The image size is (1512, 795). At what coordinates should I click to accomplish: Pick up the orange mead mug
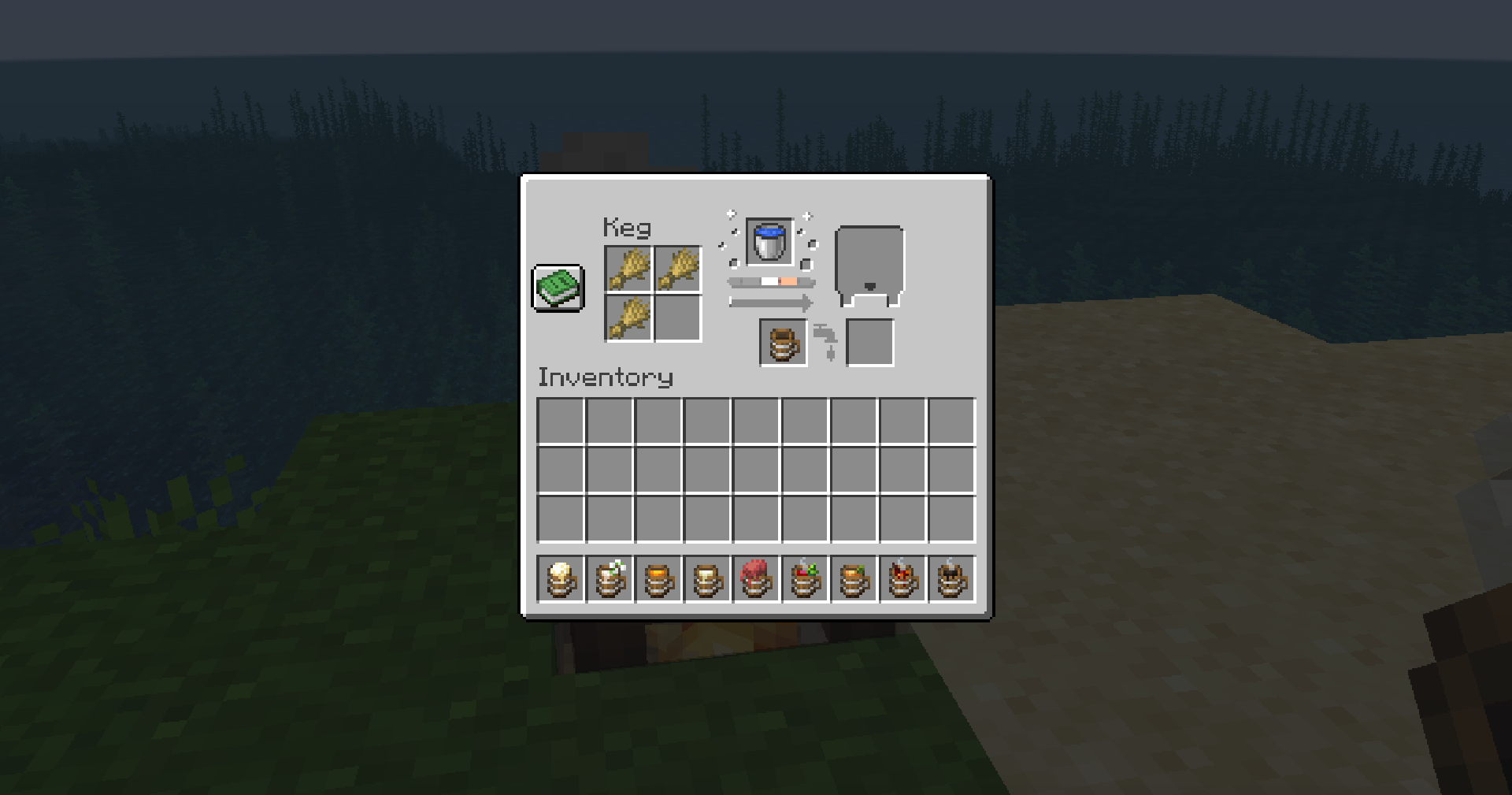coord(658,579)
